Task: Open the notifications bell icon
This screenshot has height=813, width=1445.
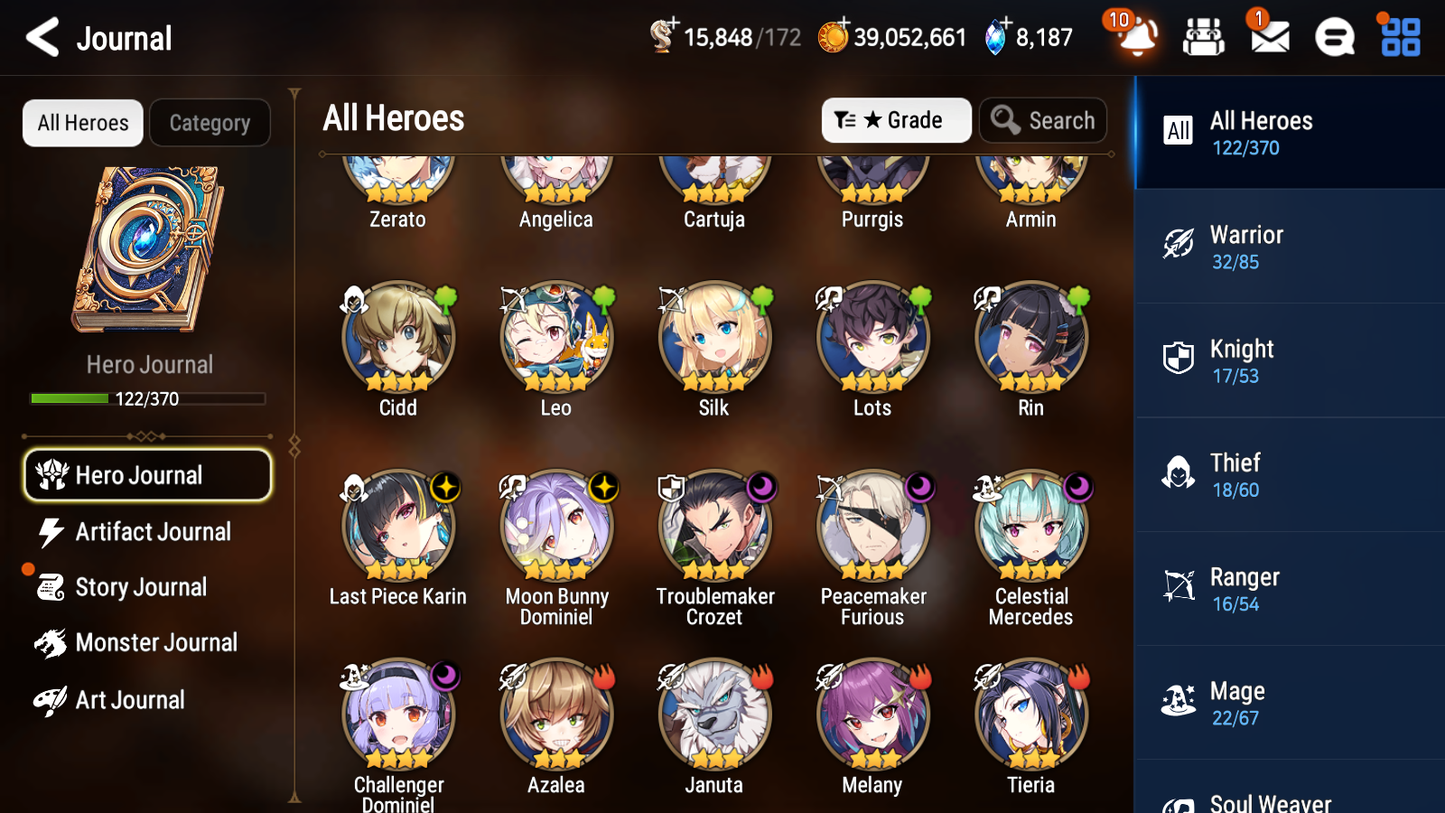Action: click(x=1135, y=37)
